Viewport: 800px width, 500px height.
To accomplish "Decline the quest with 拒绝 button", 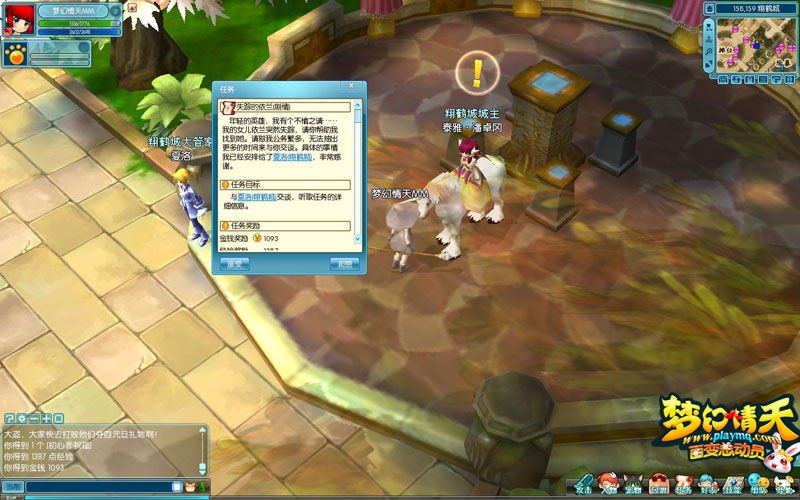I will coord(344,264).
